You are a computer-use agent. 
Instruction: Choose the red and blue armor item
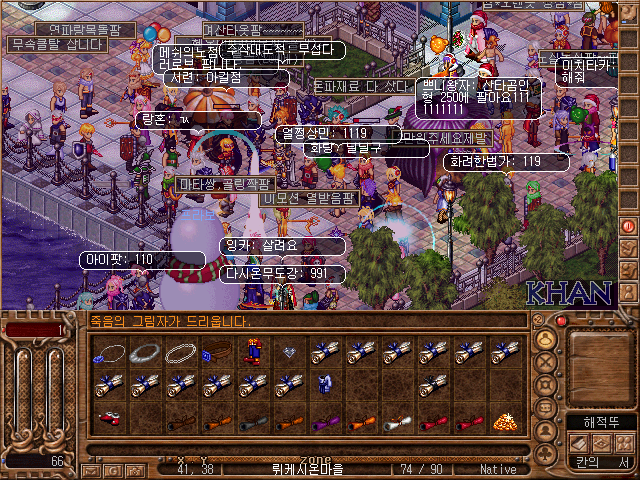(x=251, y=352)
